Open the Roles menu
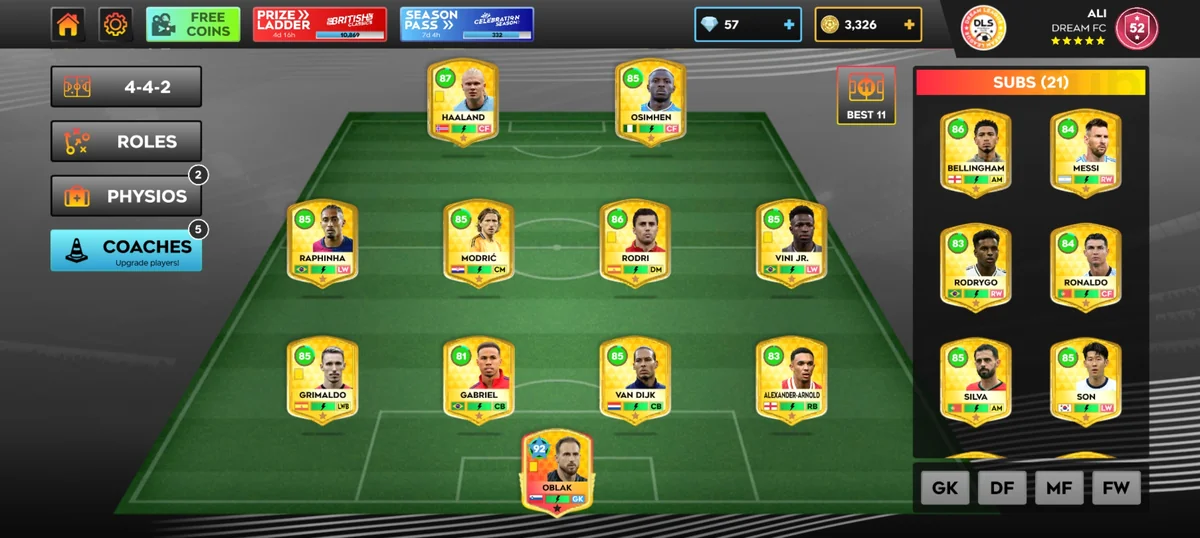 [x=127, y=142]
